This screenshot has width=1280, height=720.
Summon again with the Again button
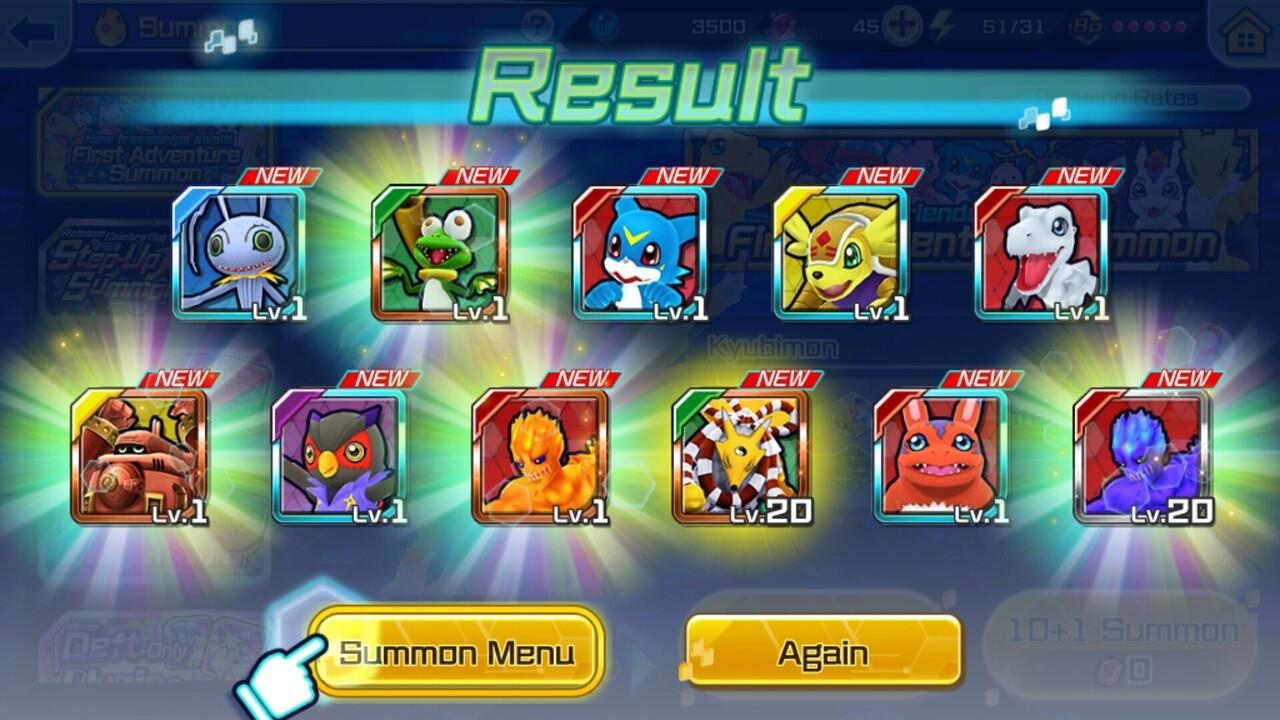(823, 653)
